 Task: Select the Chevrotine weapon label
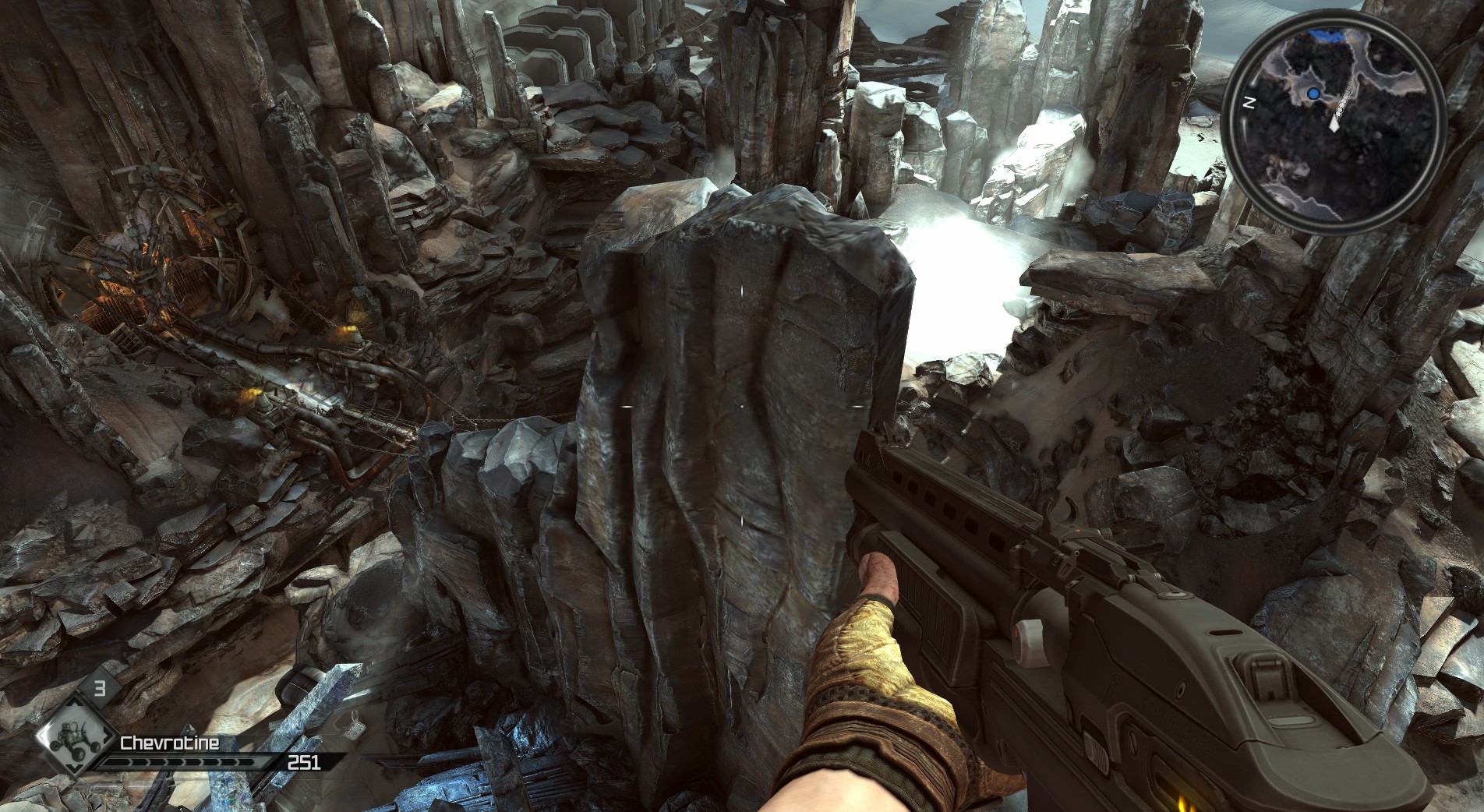click(170, 742)
